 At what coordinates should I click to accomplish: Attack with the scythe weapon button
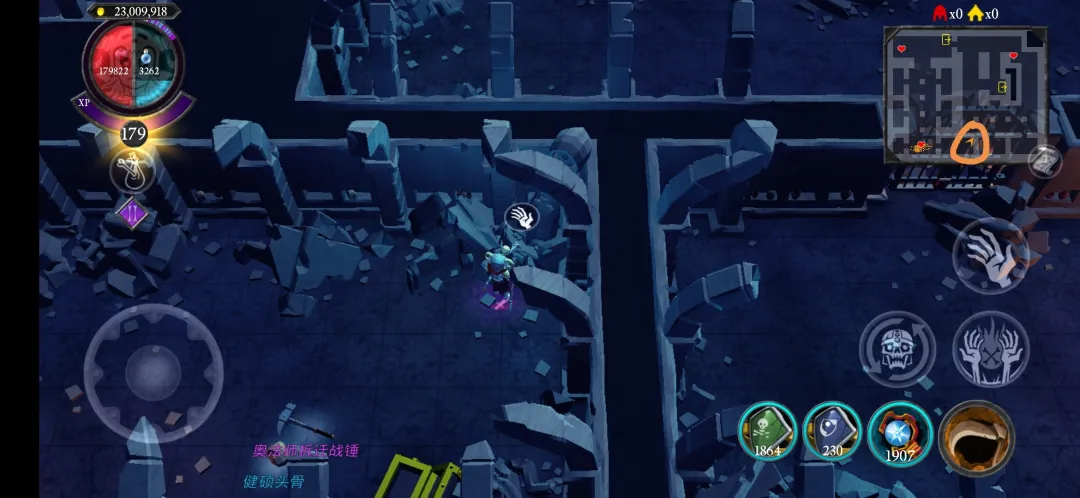pos(976,438)
